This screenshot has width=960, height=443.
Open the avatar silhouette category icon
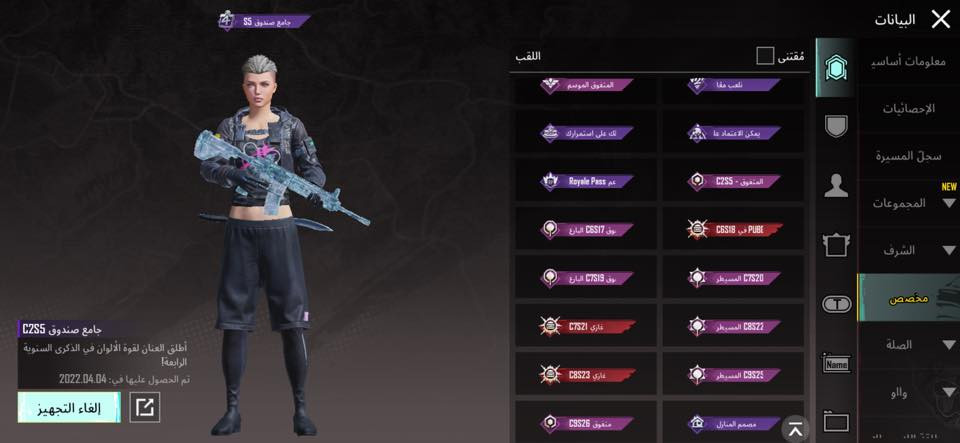(x=835, y=186)
